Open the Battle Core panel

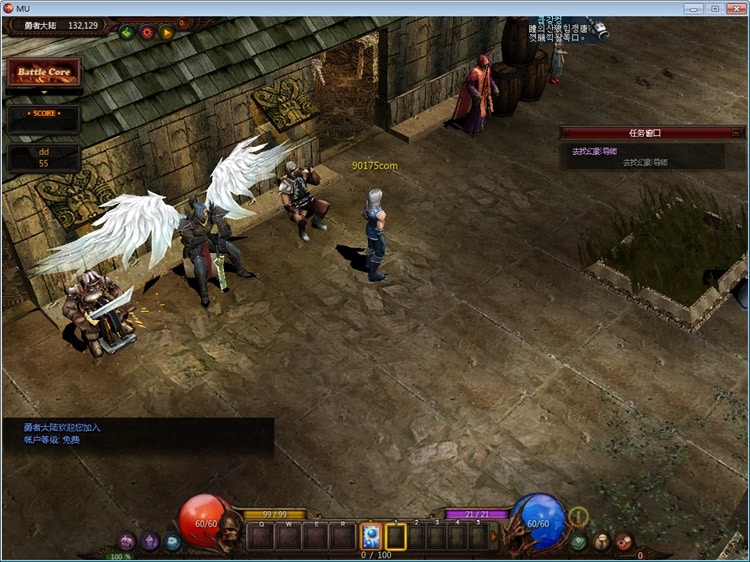click(x=43, y=73)
